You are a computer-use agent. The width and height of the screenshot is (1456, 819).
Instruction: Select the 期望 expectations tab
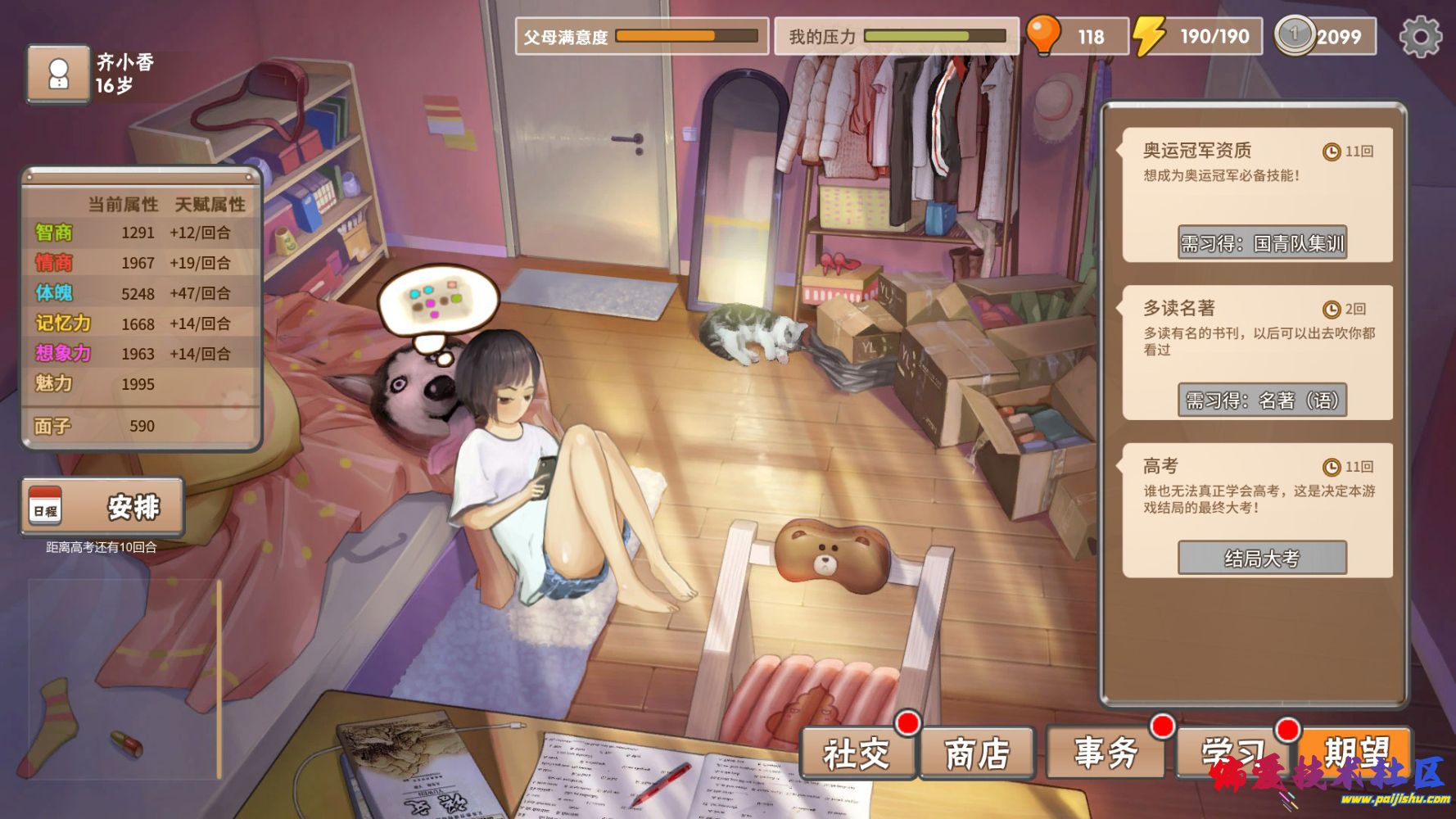point(1356,751)
